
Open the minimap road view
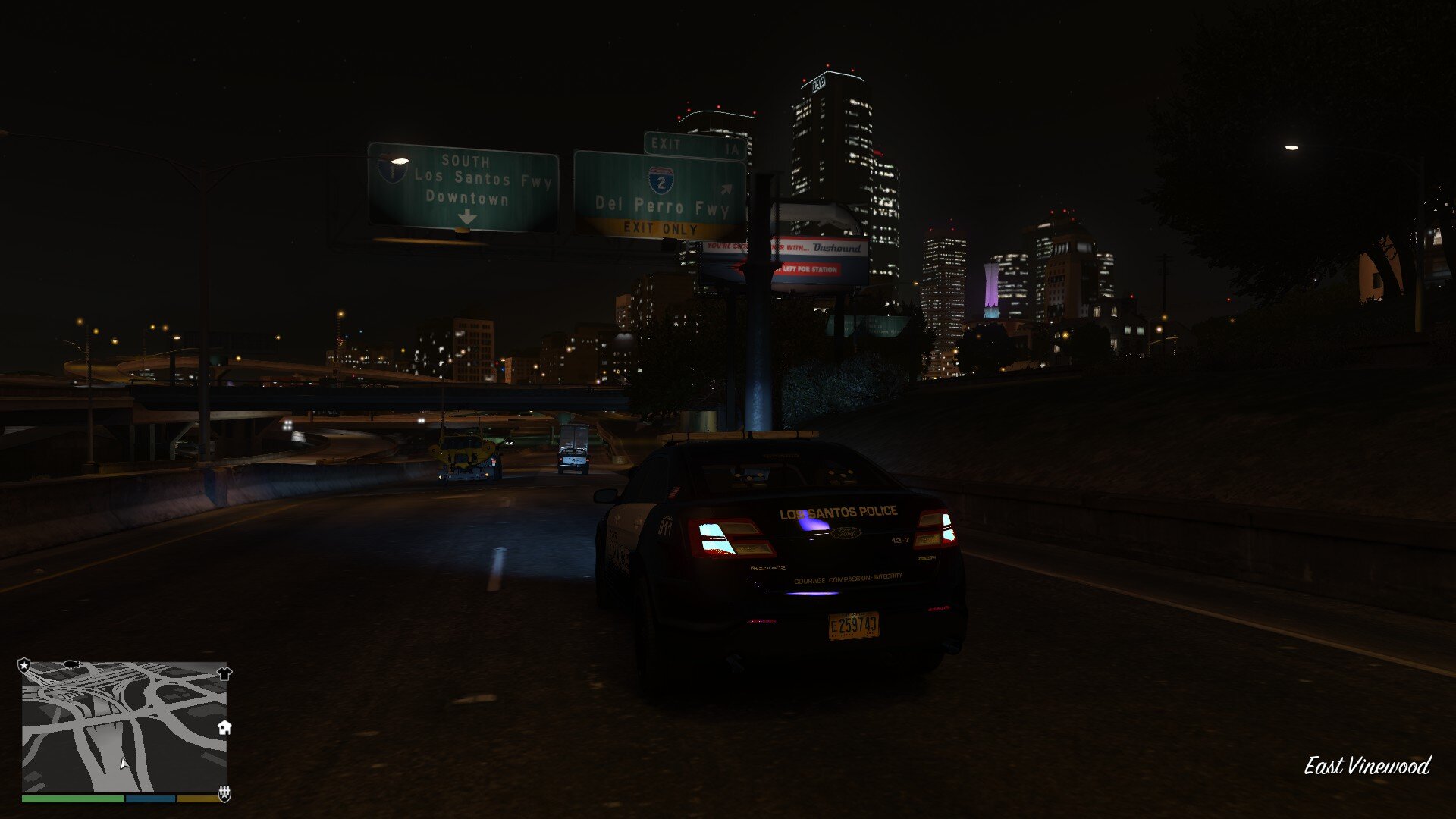coord(124,726)
